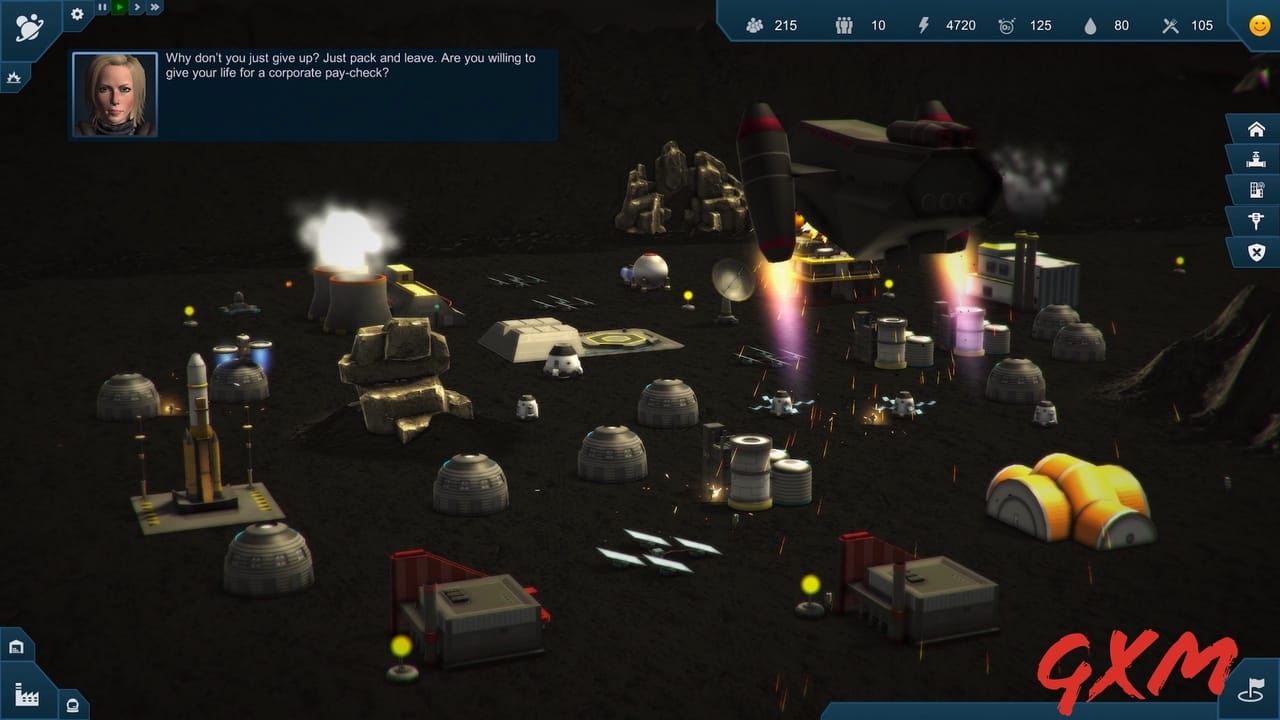Activate fastest speed with double arrow
The image size is (1280, 720).
point(156,7)
